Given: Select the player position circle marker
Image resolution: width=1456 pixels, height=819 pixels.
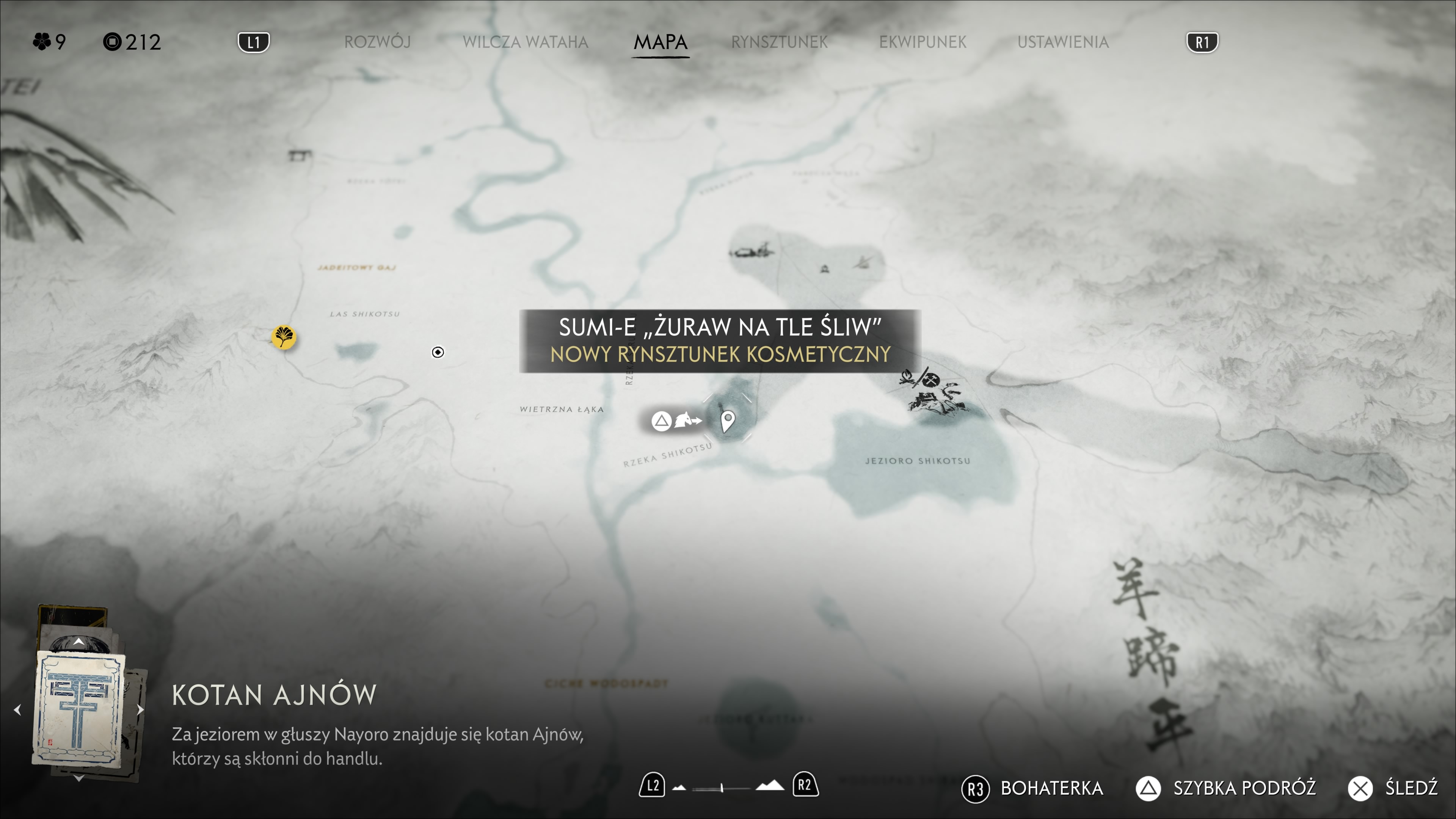Looking at the screenshot, I should (438, 352).
